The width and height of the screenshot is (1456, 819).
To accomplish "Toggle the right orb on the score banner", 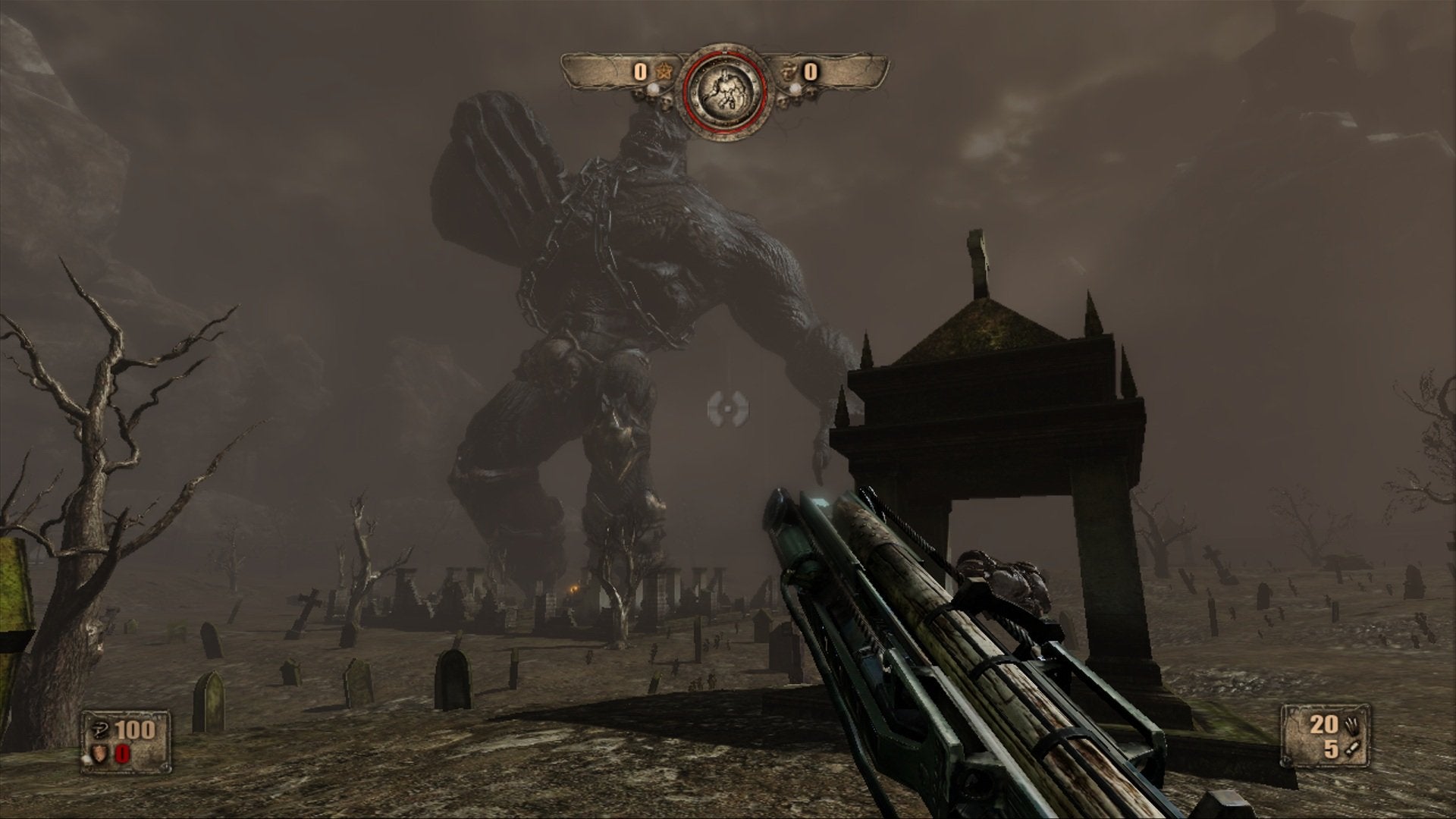I will click(x=795, y=89).
